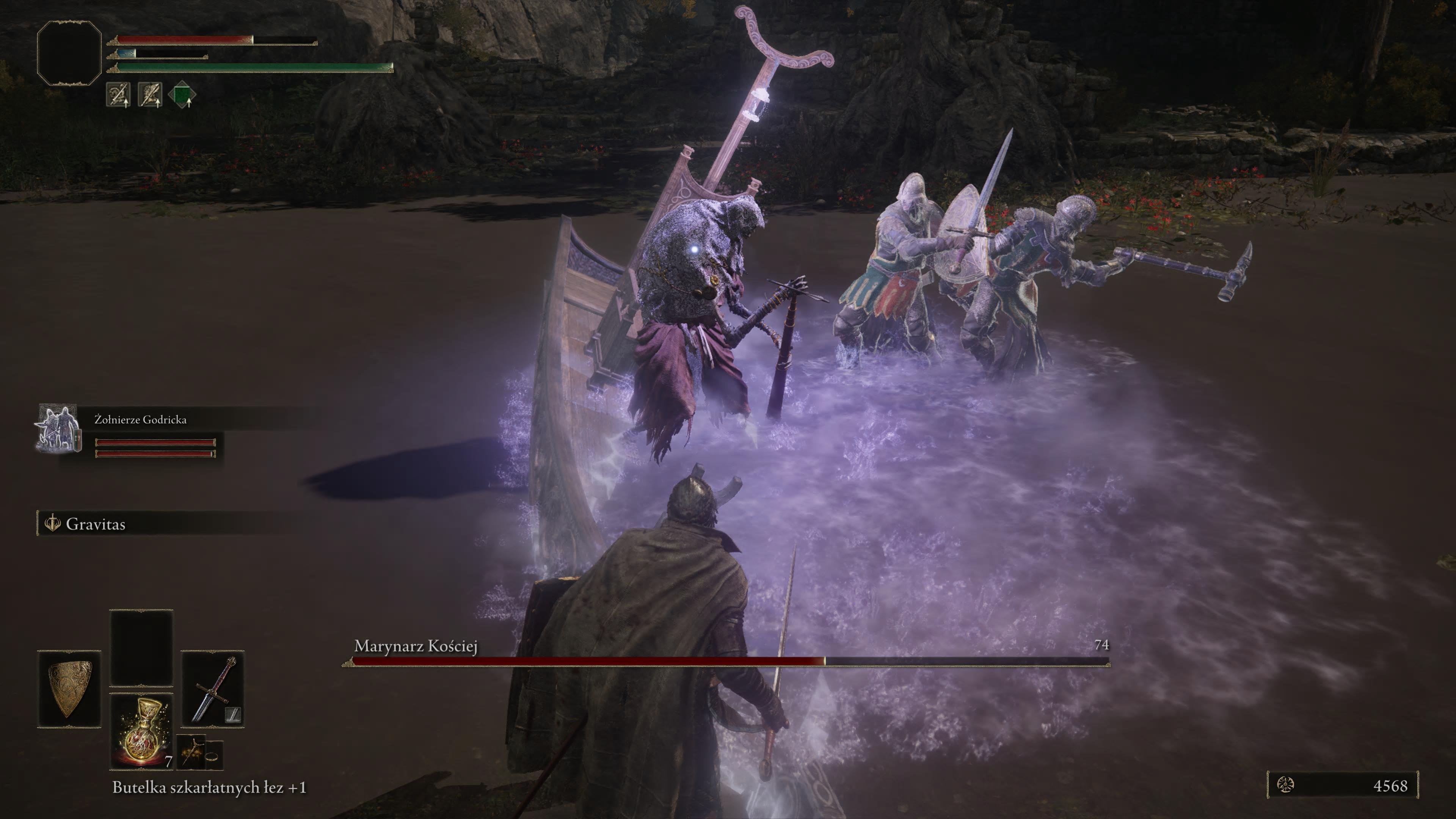The width and height of the screenshot is (1456, 819).
Task: Click the first knight-and-sword buff icon
Action: point(118,95)
